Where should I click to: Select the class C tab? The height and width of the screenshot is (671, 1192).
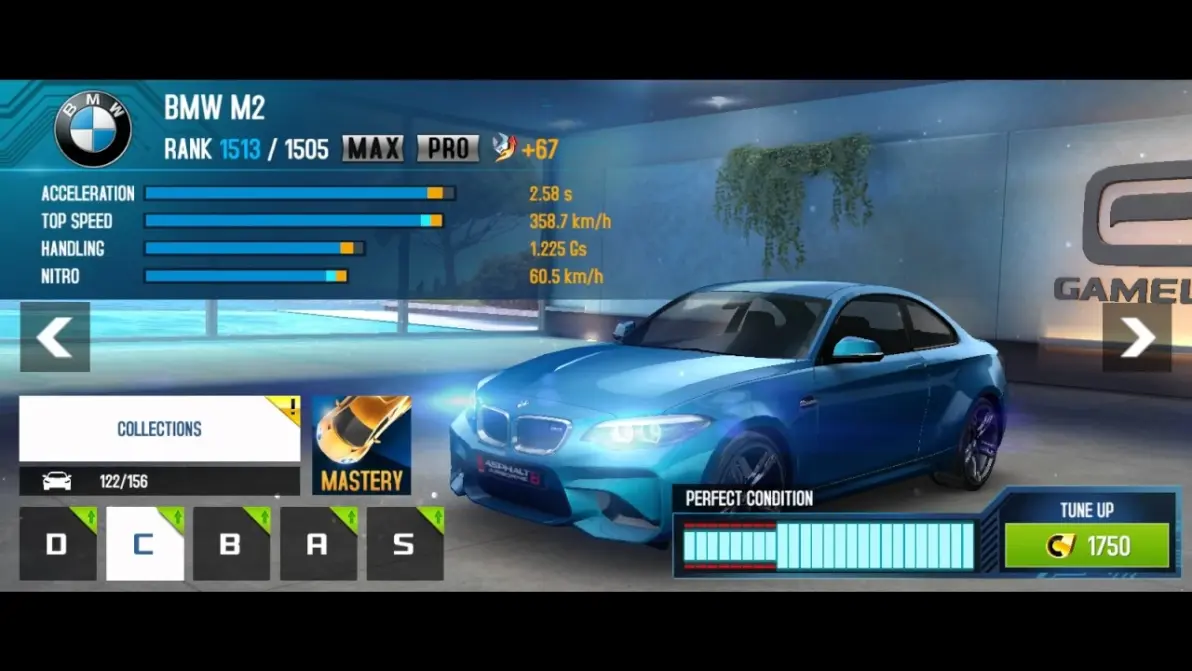(145, 544)
